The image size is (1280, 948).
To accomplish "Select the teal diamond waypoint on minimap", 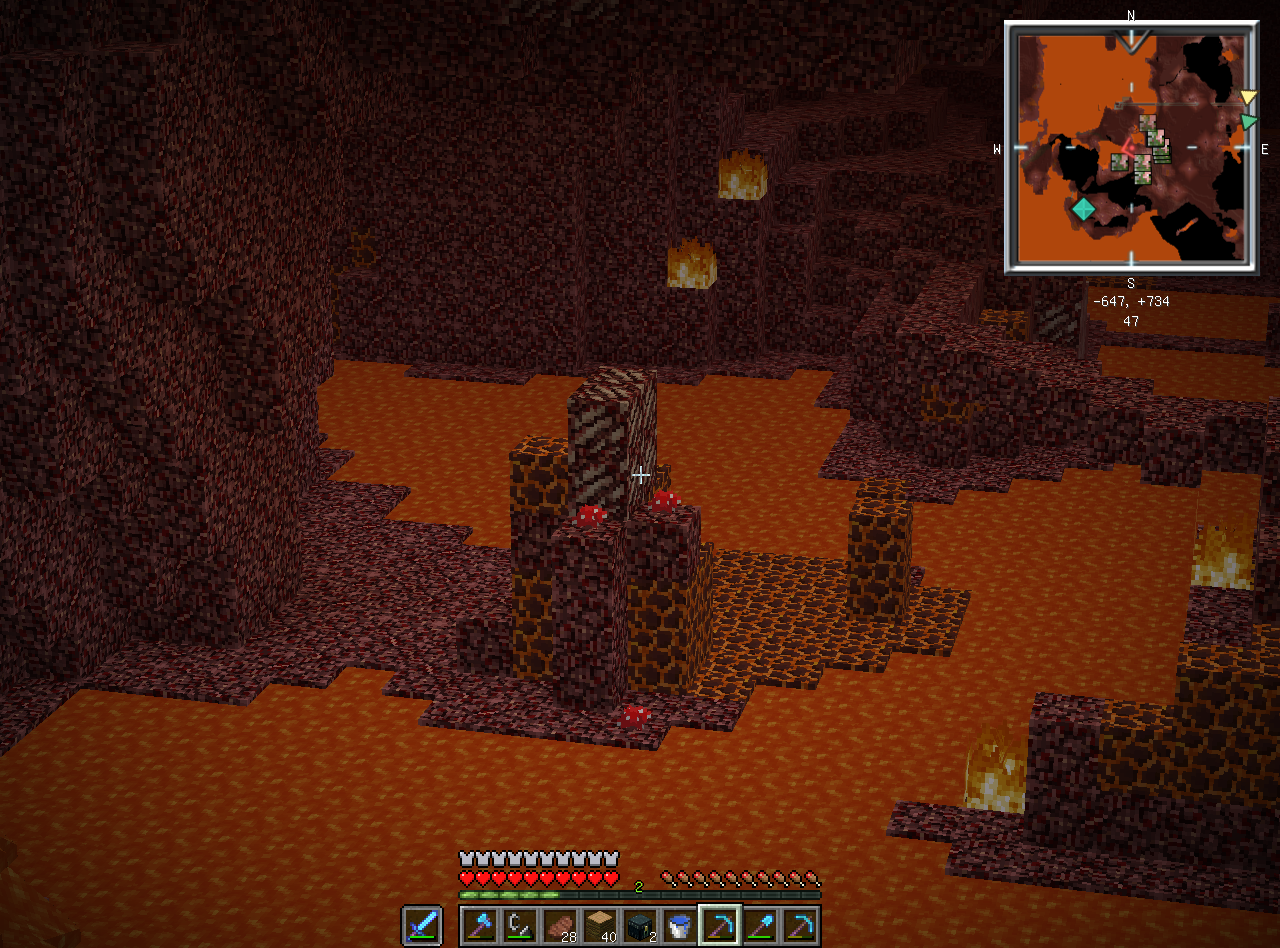I will coord(1083,210).
